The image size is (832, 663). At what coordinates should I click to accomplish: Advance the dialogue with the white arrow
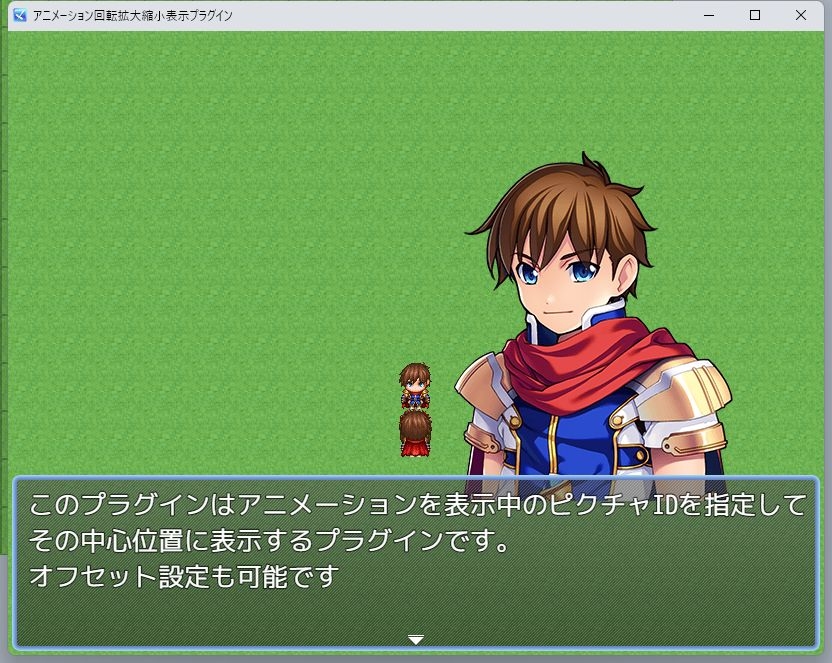tap(416, 639)
